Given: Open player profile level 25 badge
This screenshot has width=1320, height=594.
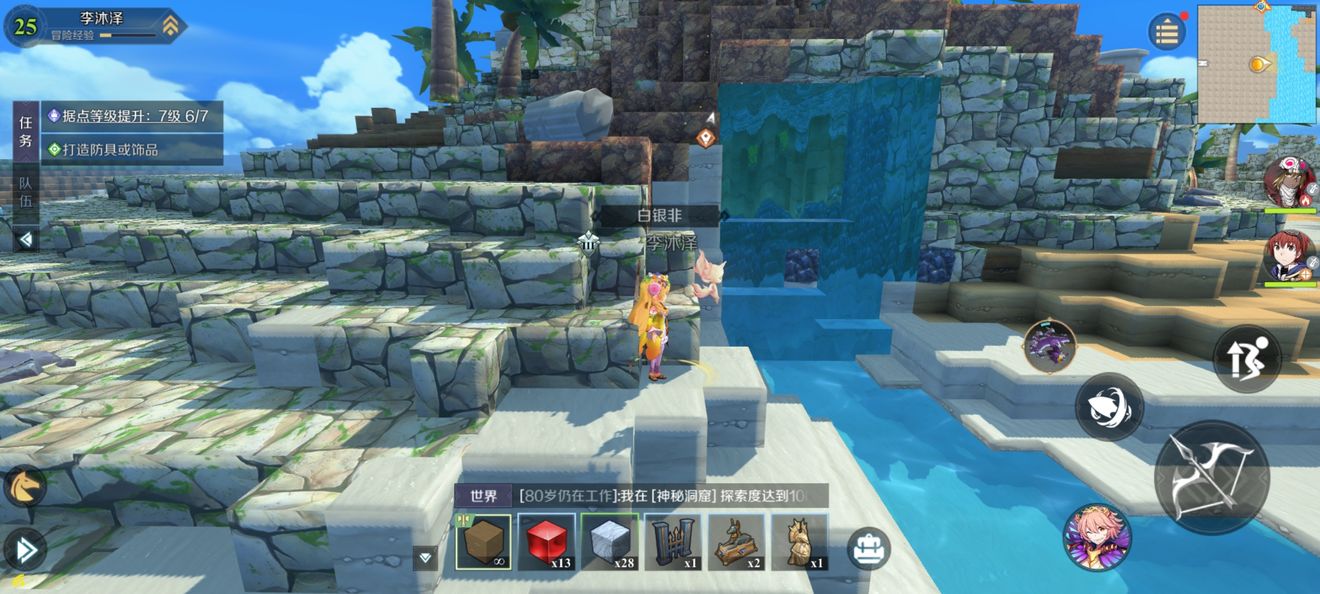Looking at the screenshot, I should pos(25,27).
